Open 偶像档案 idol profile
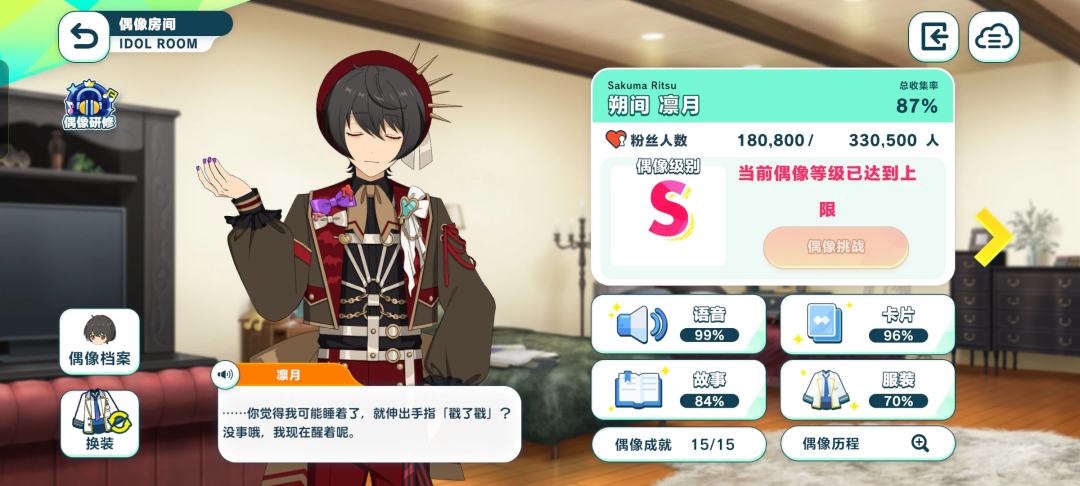This screenshot has height=486, width=1080. pos(99,342)
